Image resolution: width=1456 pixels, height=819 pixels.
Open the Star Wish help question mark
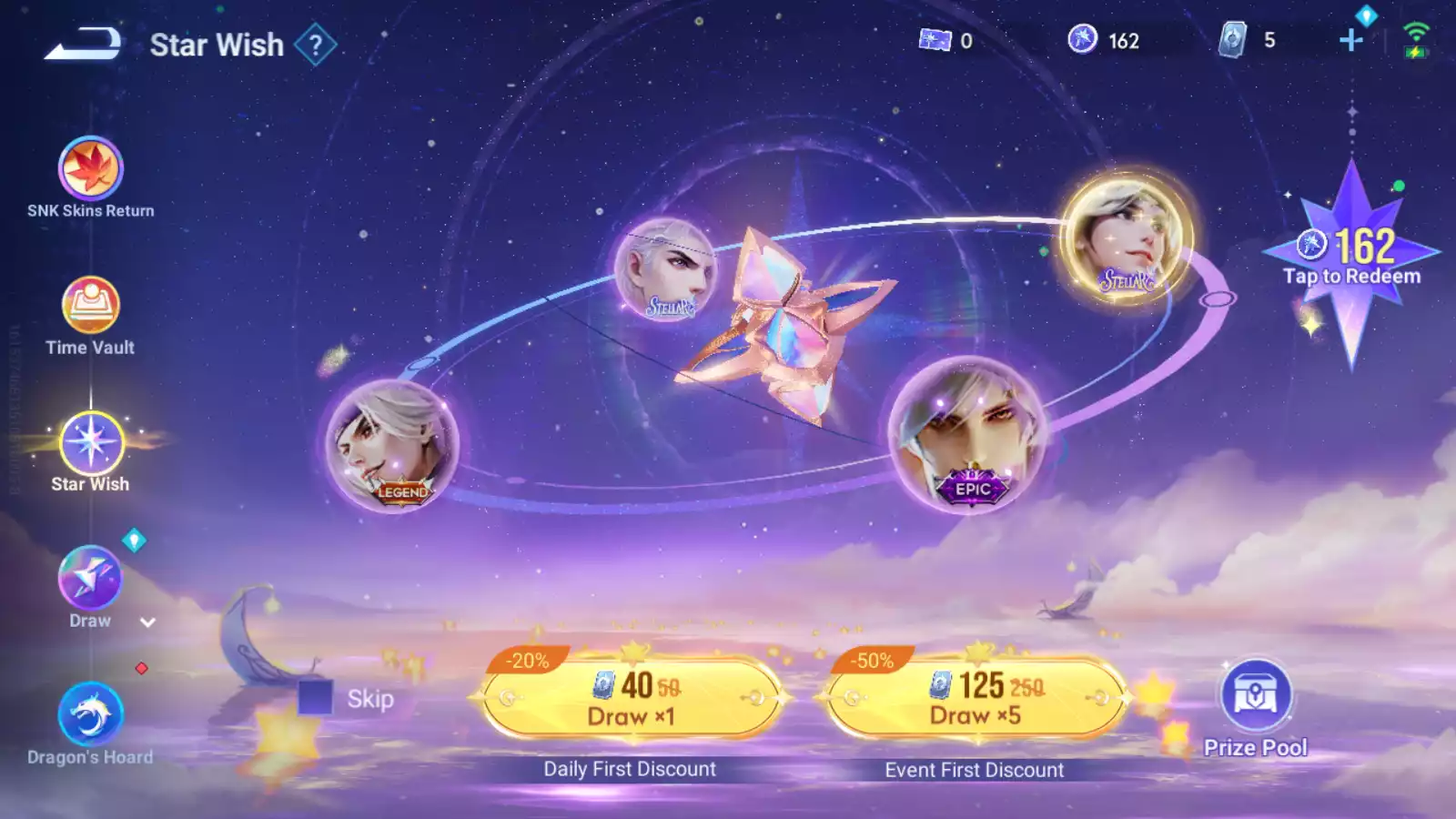316,45
